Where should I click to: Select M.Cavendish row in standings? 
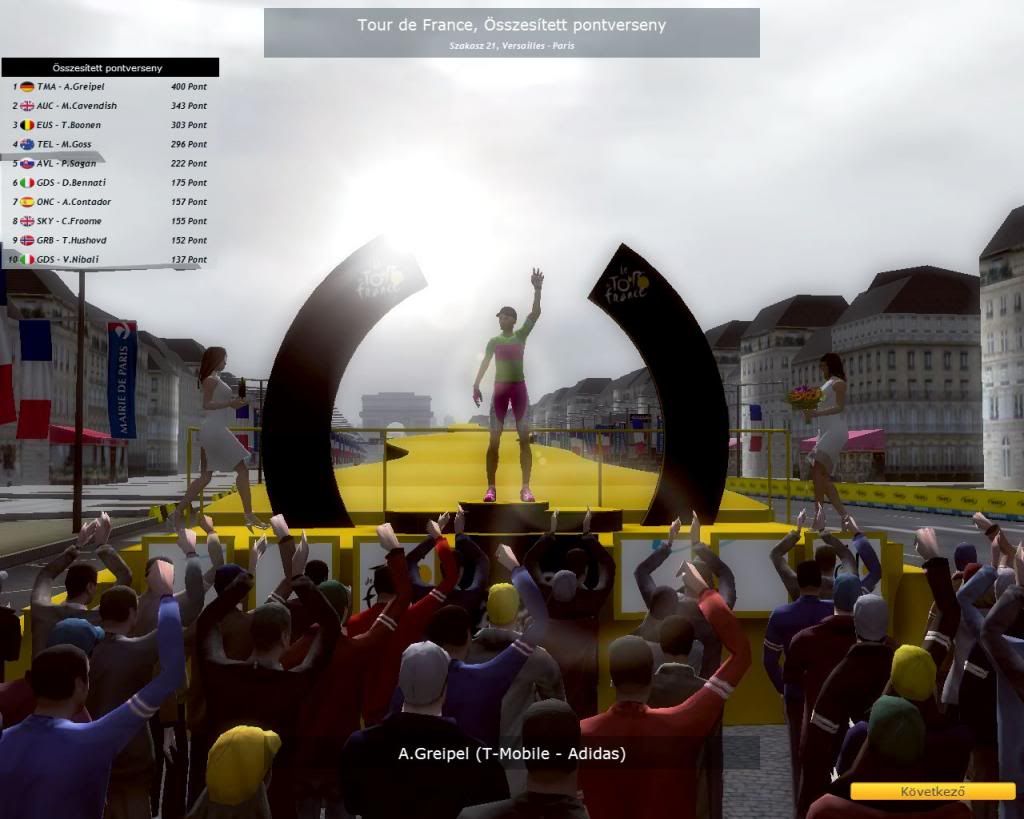109,106
